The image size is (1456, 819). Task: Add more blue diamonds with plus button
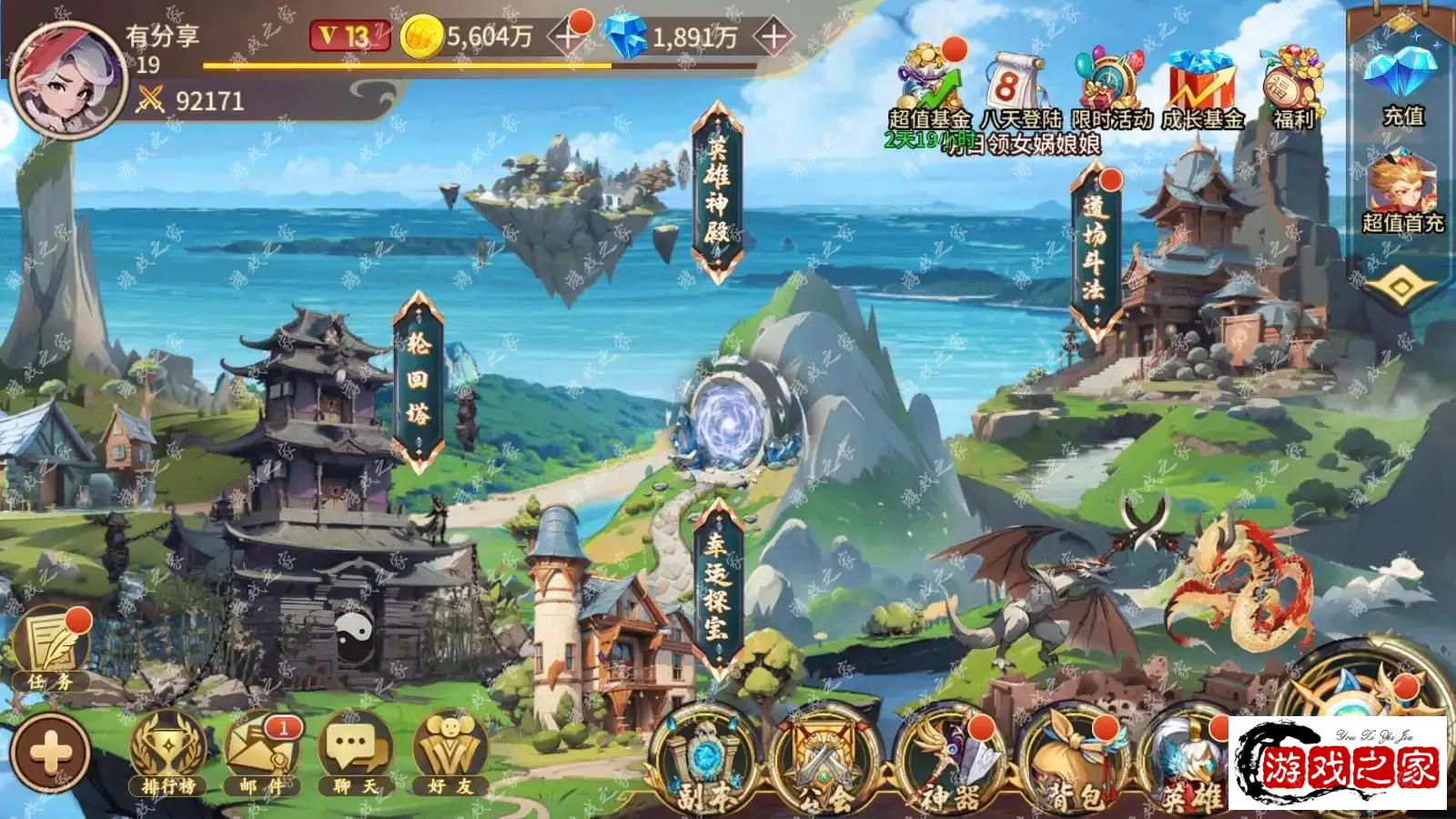point(773,37)
